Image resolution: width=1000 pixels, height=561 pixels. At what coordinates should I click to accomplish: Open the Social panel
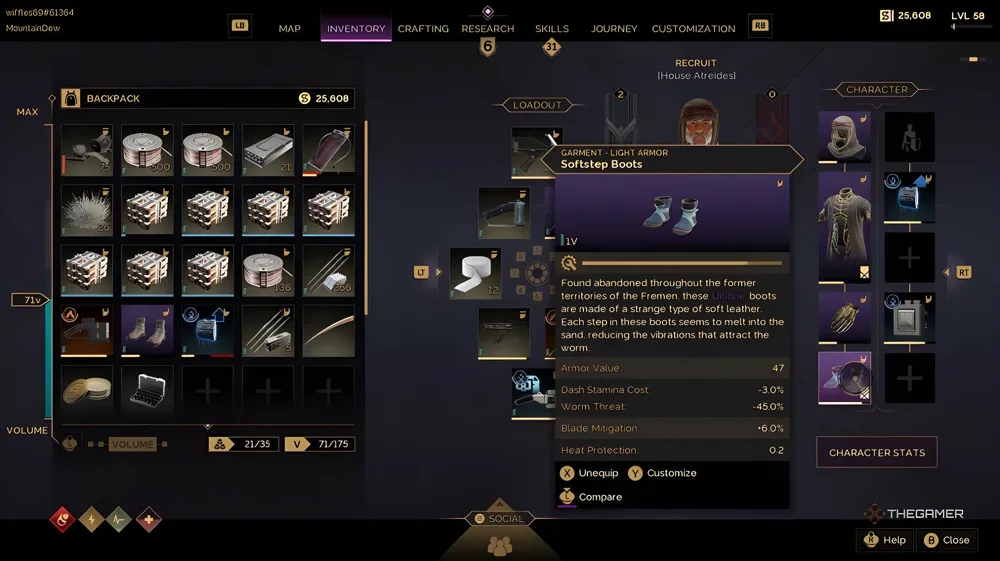click(498, 519)
